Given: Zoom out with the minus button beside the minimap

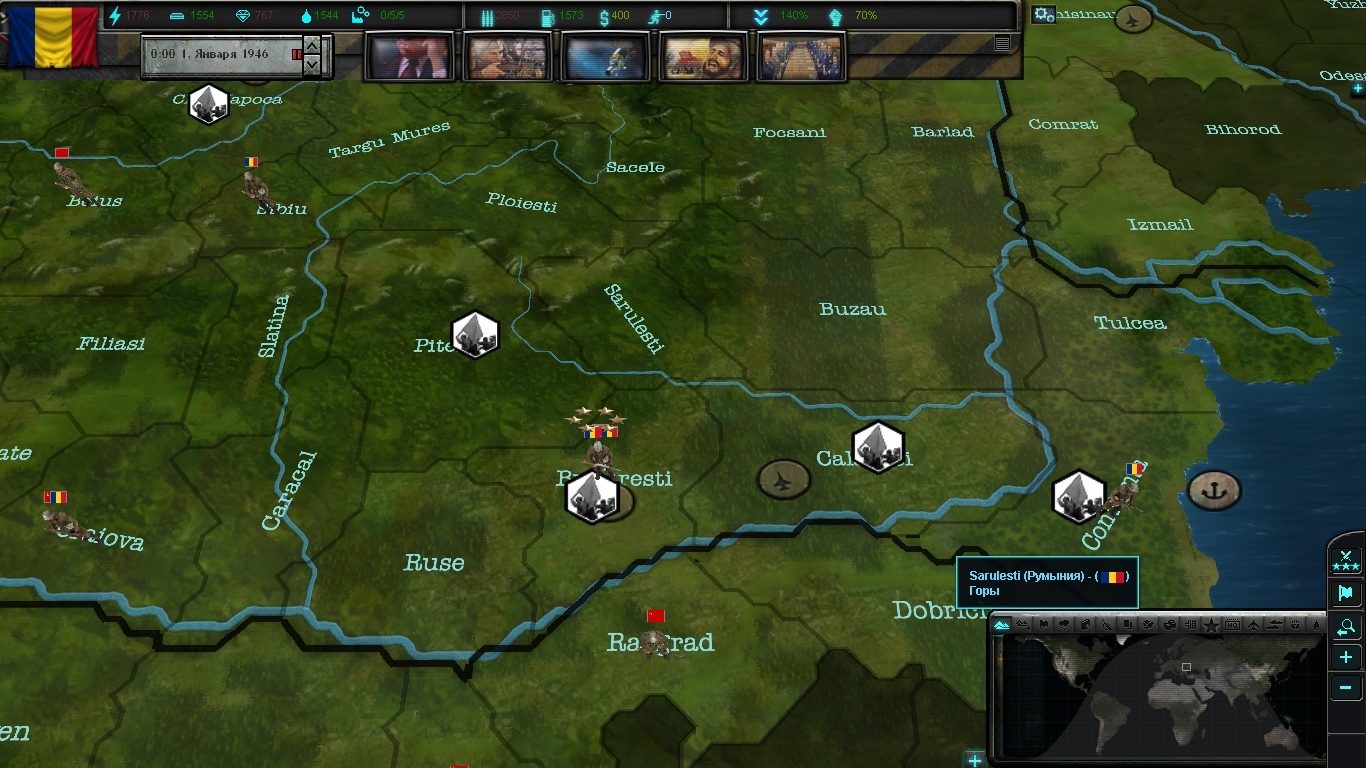Looking at the screenshot, I should pos(1346,688).
